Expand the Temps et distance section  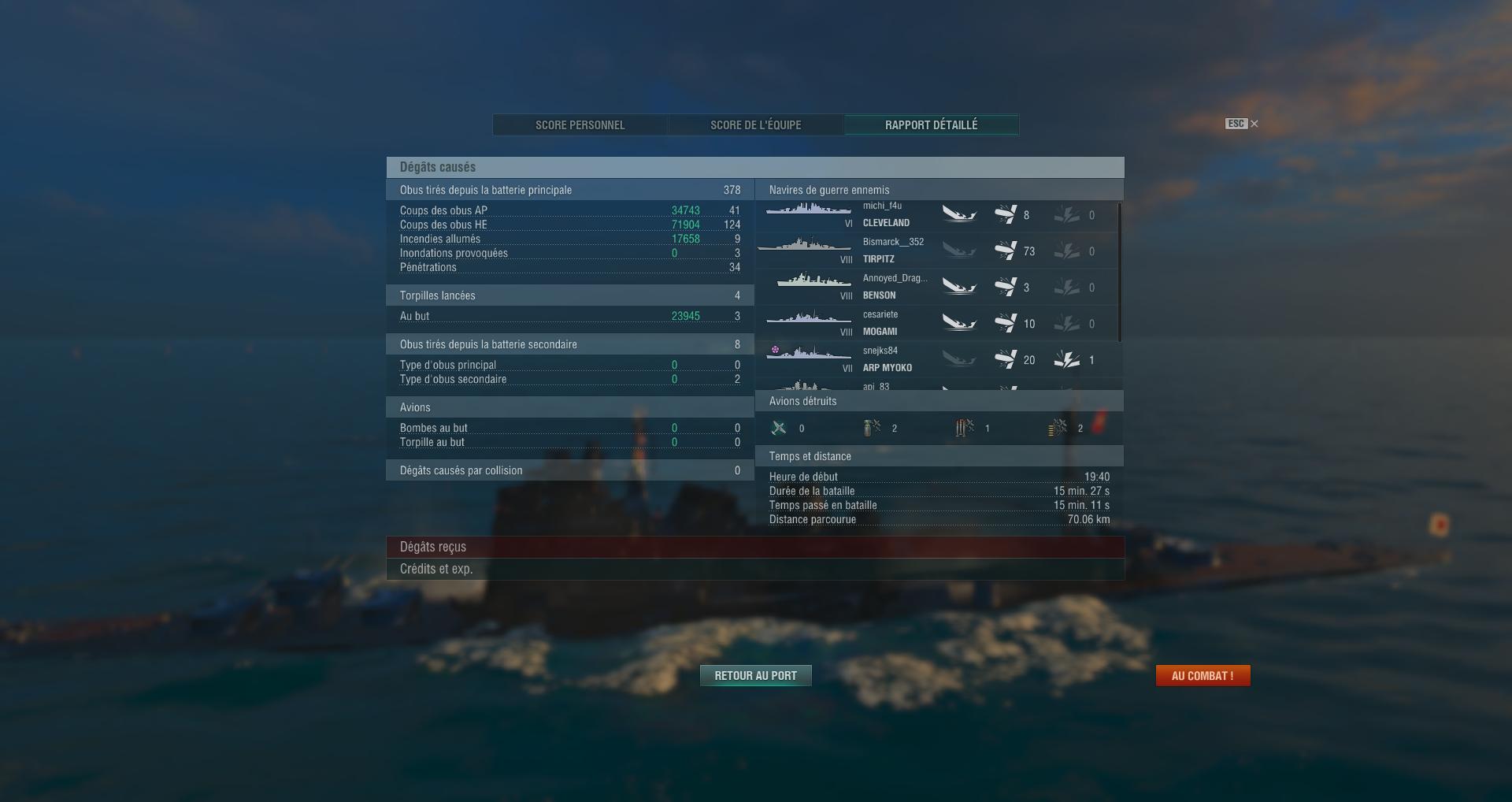pos(941,456)
